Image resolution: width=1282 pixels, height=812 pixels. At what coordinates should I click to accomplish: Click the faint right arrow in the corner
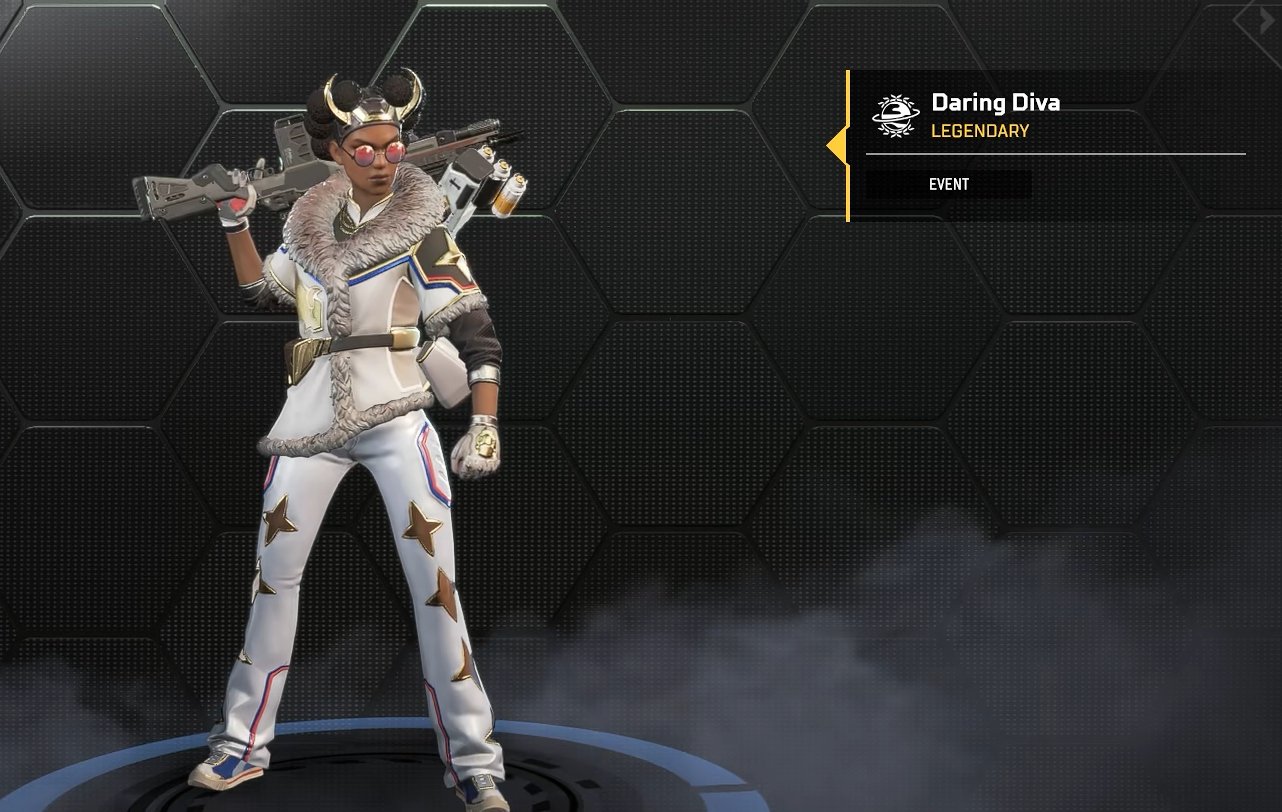click(x=1266, y=20)
